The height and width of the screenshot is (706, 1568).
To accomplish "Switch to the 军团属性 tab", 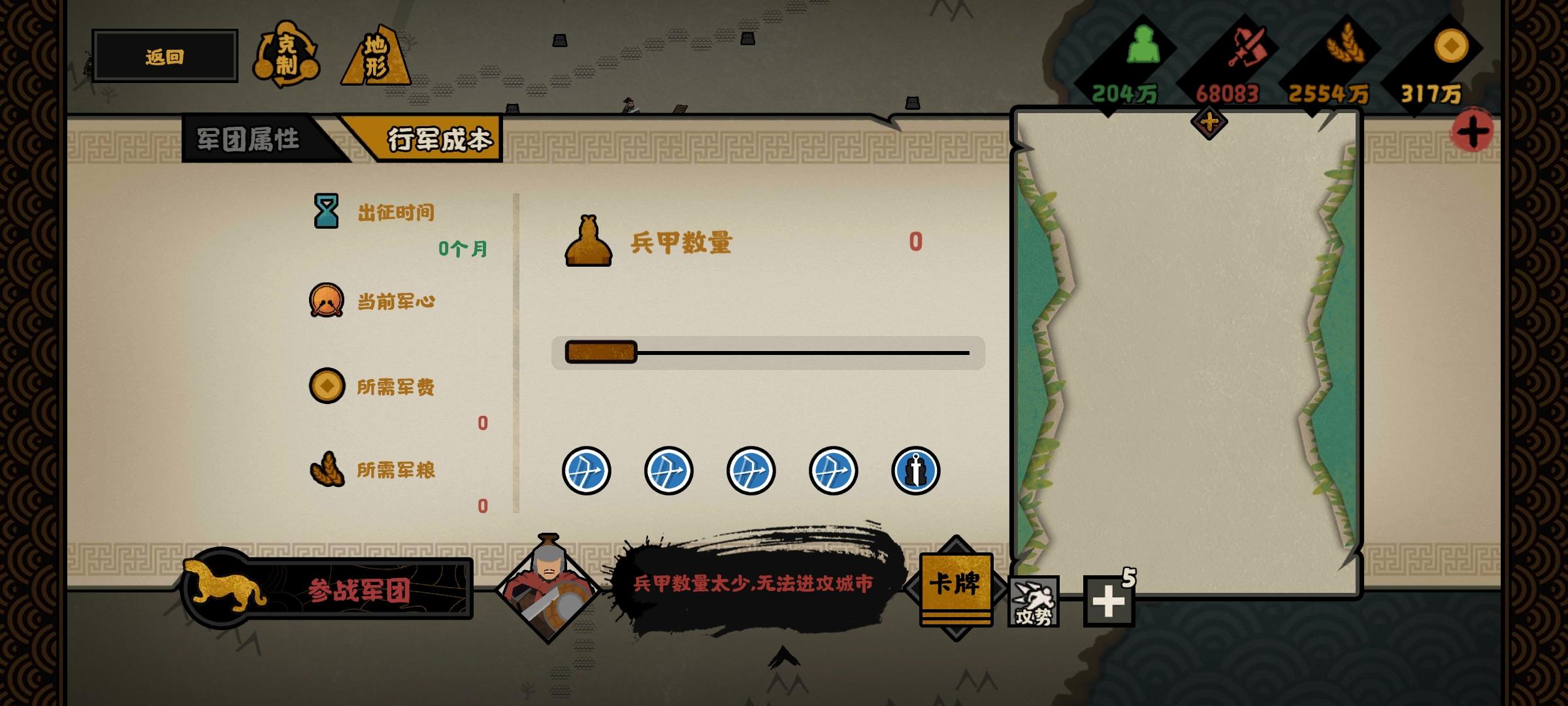I will click(x=249, y=137).
